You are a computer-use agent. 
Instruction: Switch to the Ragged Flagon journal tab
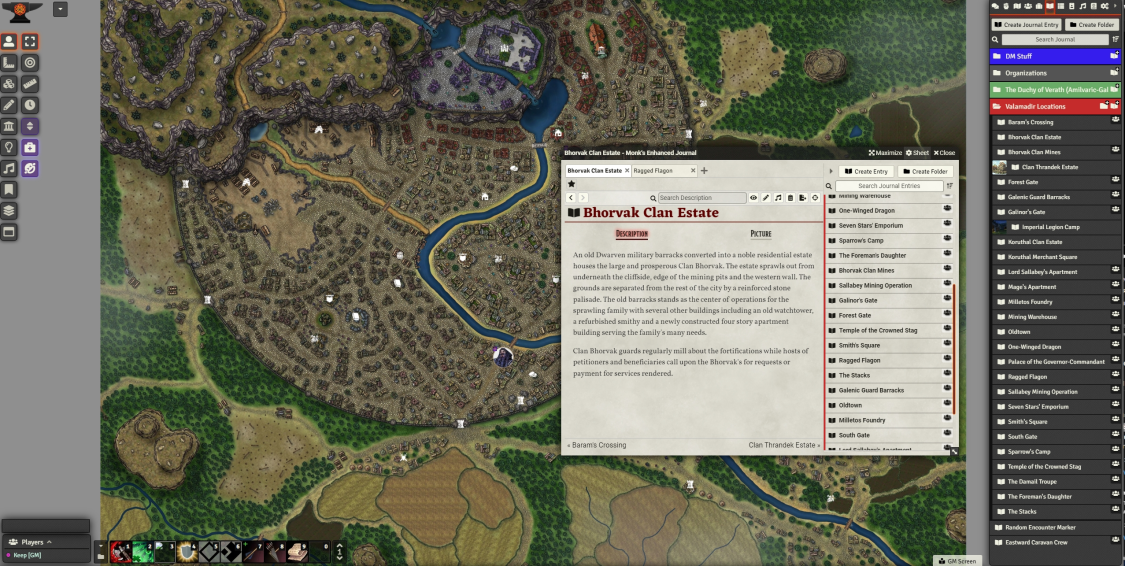653,171
